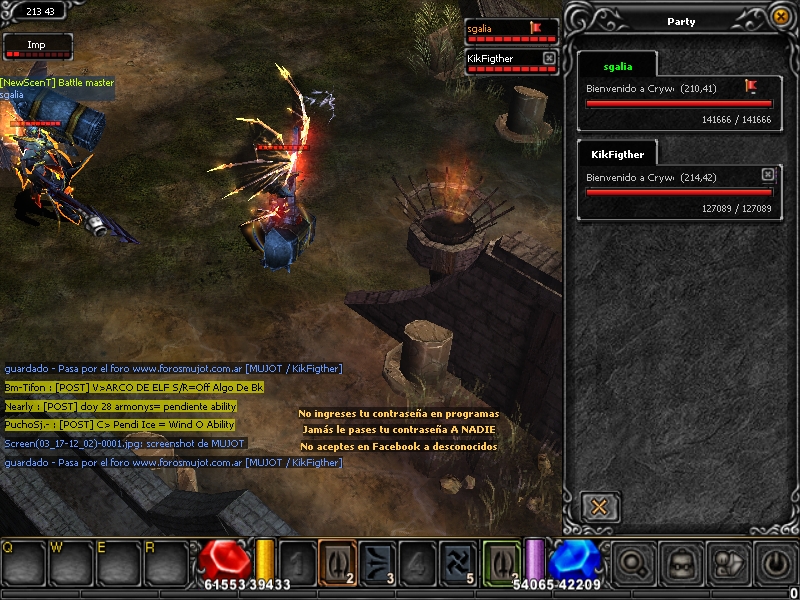Screen dimensions: 800x600
Task: Select the sgalia party member tab
Action: coord(617,66)
